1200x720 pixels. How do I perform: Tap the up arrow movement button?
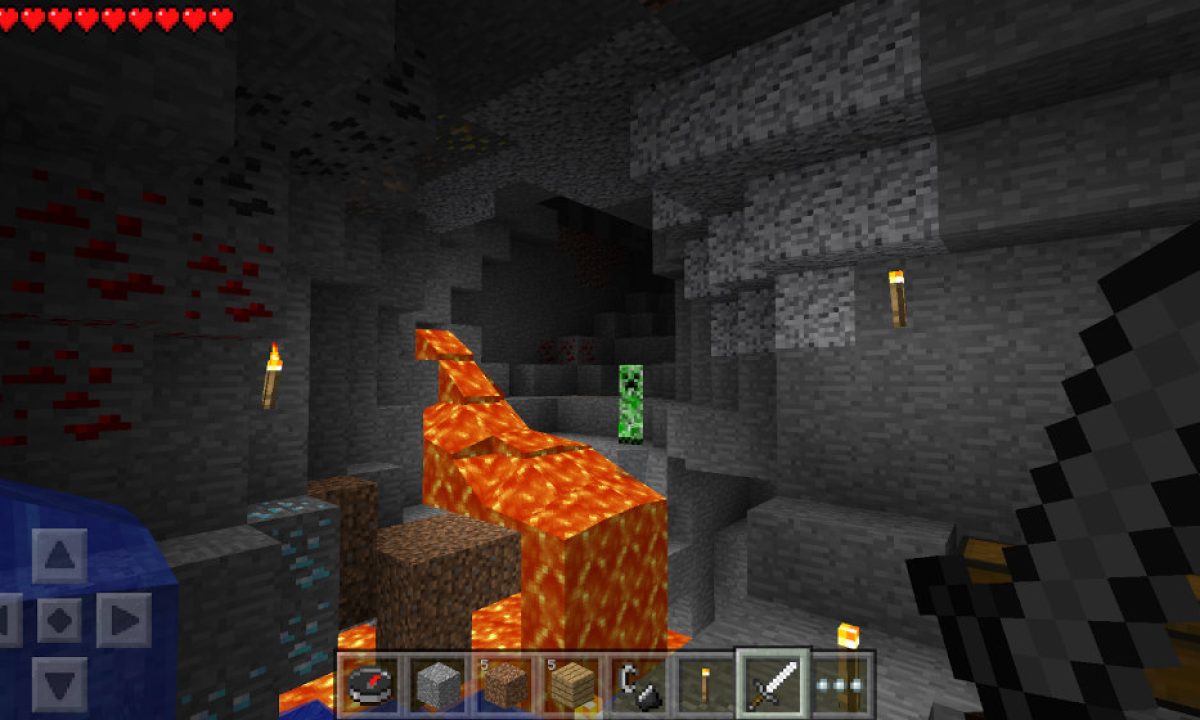59,556
